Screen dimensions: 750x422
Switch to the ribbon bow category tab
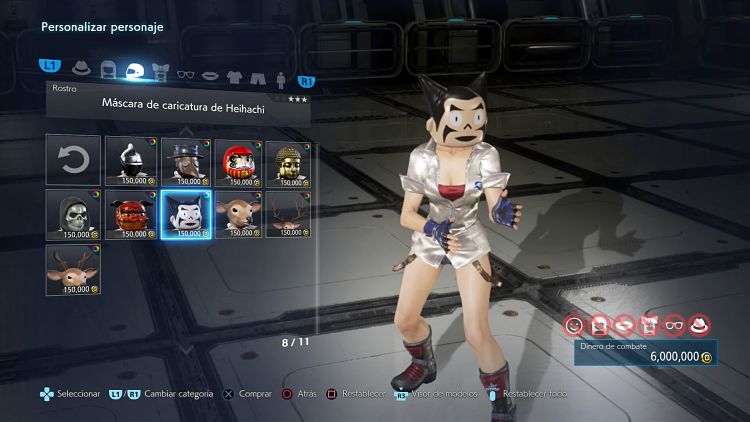(160, 72)
